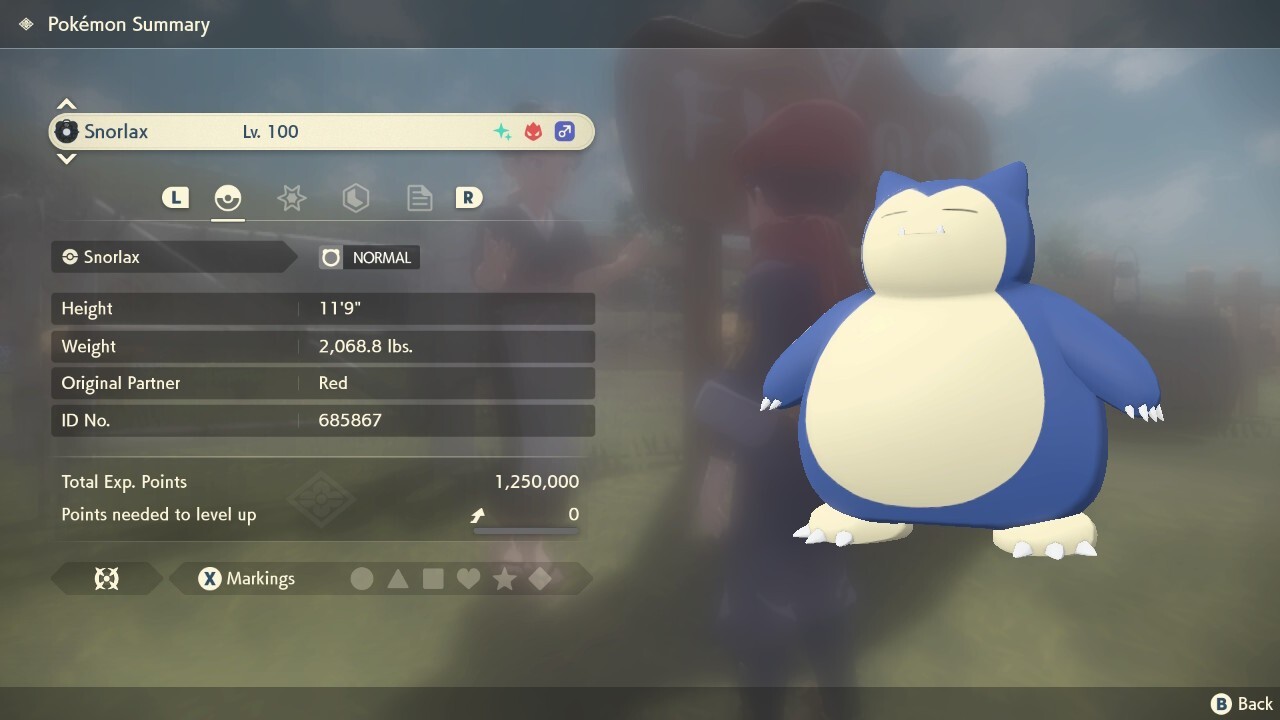Select the star-shaped moves tab icon
The image size is (1280, 720).
point(291,198)
